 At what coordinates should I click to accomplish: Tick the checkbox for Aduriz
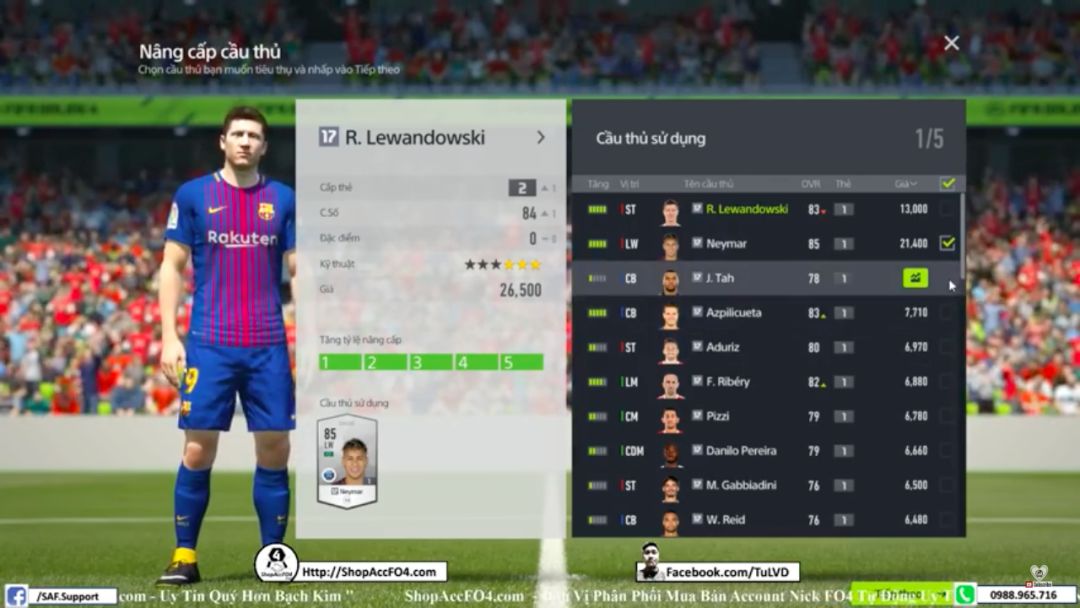[x=947, y=347]
